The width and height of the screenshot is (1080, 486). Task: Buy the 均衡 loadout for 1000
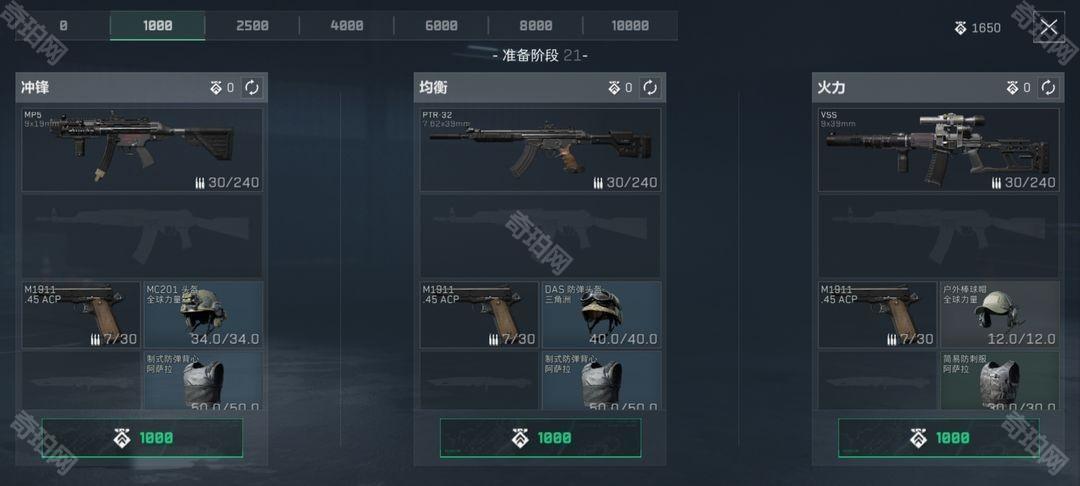click(540, 438)
